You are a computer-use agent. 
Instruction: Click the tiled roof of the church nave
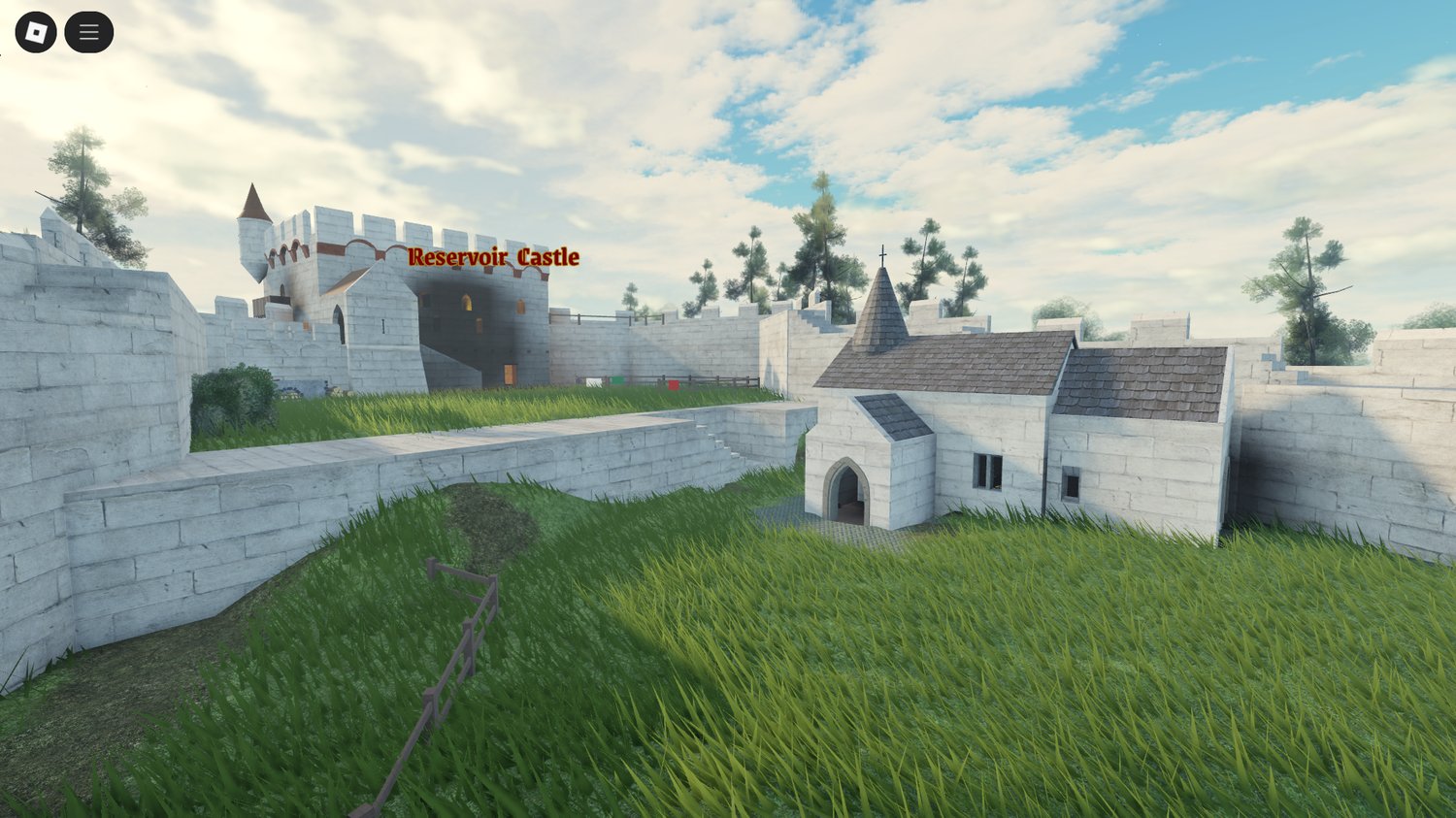[x=971, y=359]
